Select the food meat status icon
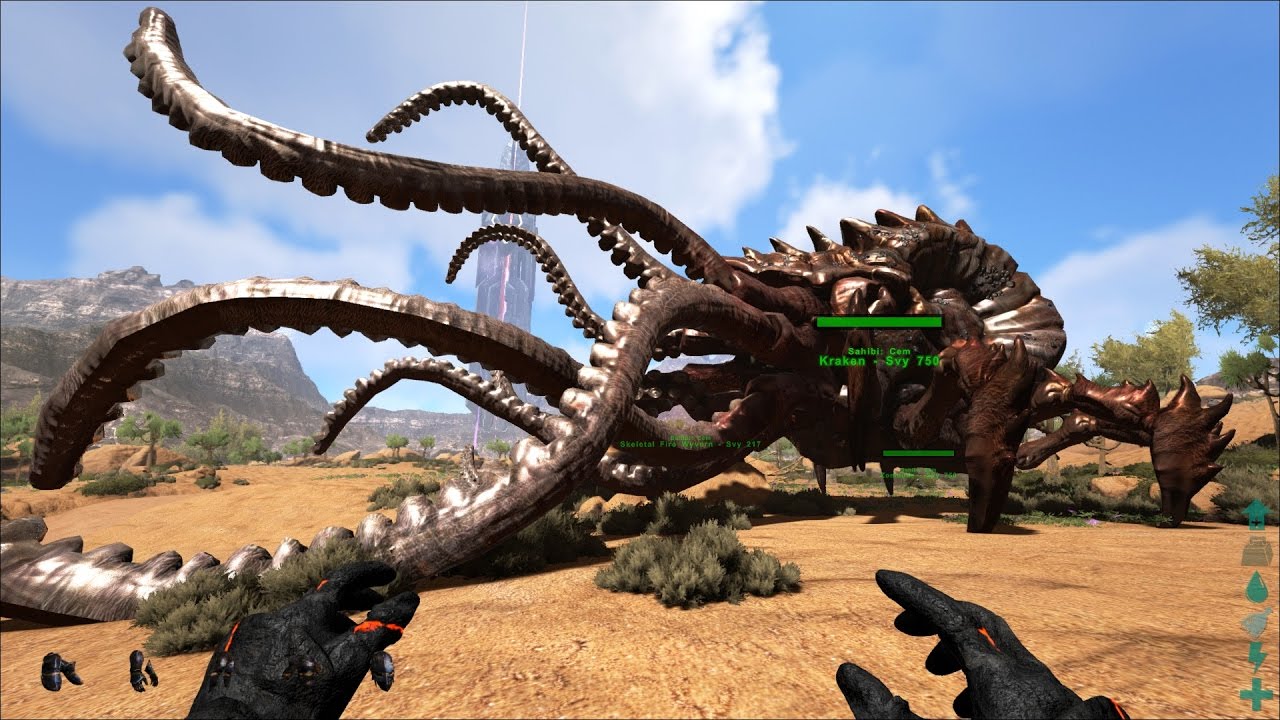Screen dimensions: 1280x720 1256,622
